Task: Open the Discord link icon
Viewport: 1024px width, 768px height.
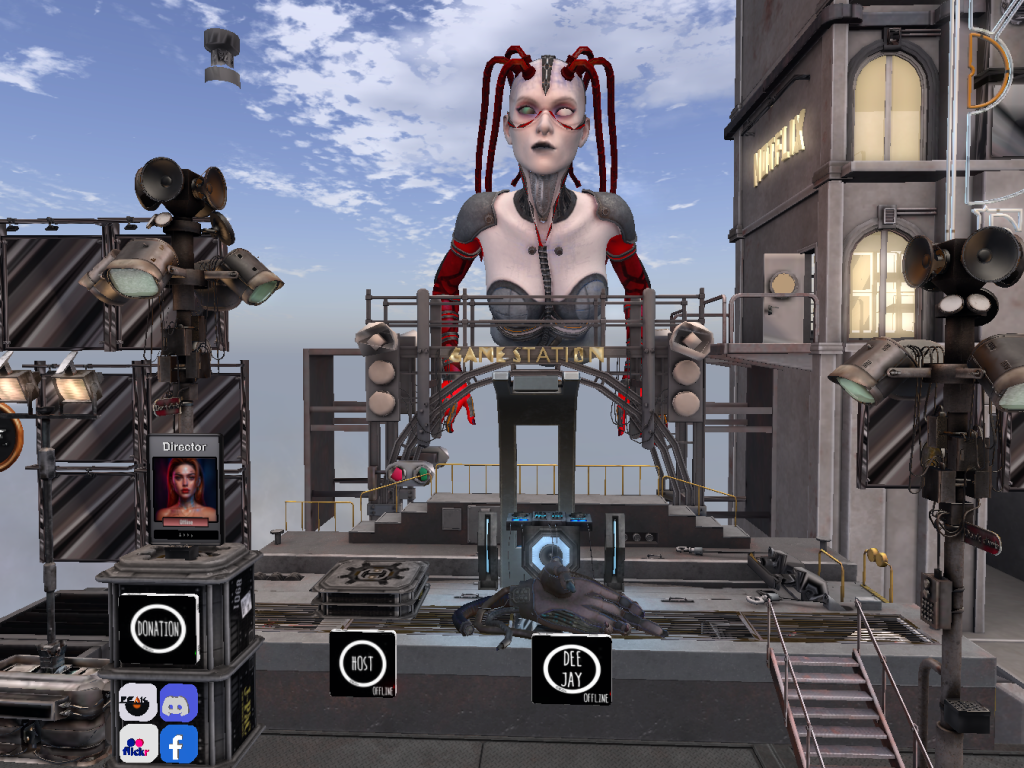Action: (x=179, y=703)
